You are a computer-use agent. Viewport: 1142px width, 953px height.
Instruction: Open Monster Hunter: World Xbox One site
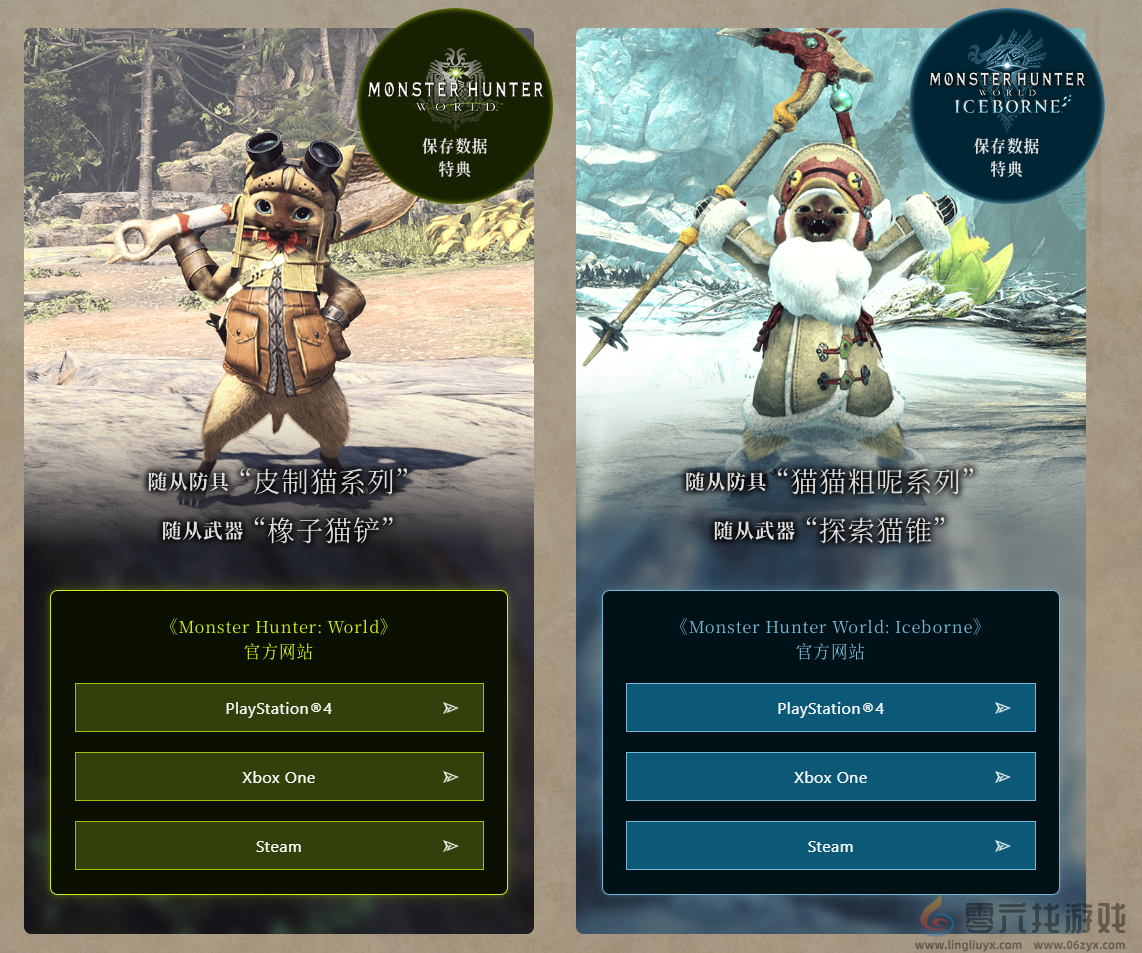pyautogui.click(x=279, y=777)
